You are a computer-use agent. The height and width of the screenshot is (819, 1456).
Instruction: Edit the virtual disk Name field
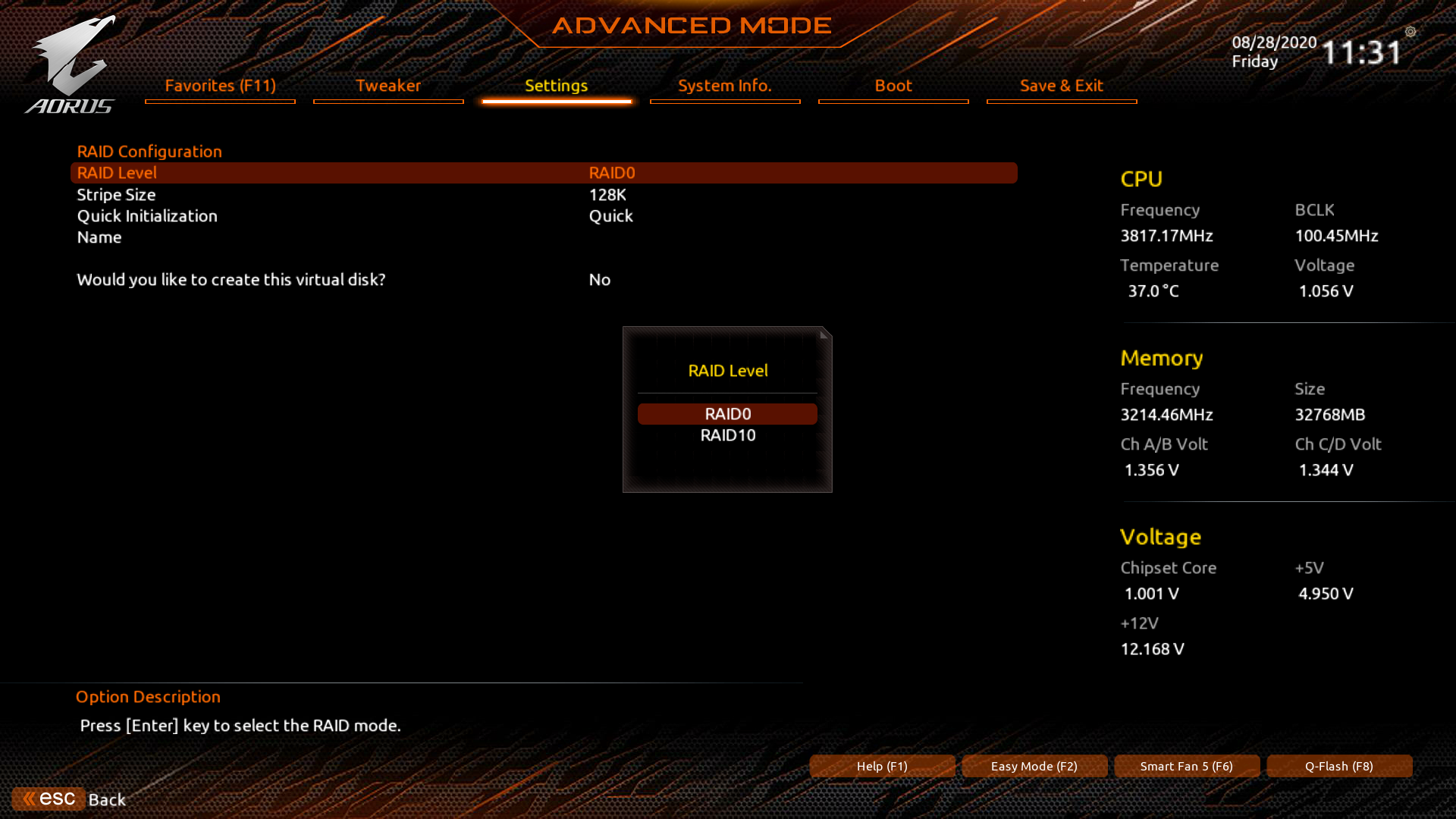point(543,237)
